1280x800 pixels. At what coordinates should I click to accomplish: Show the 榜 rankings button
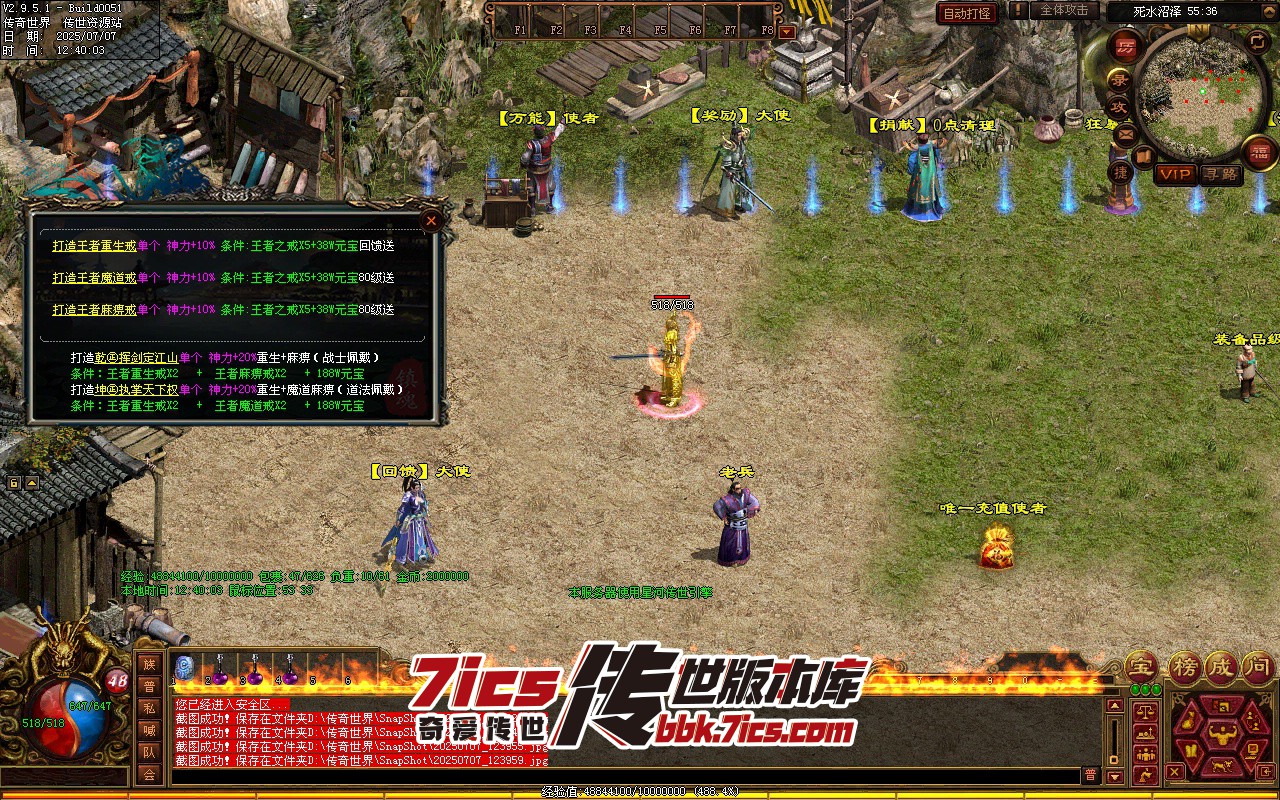[1184, 666]
